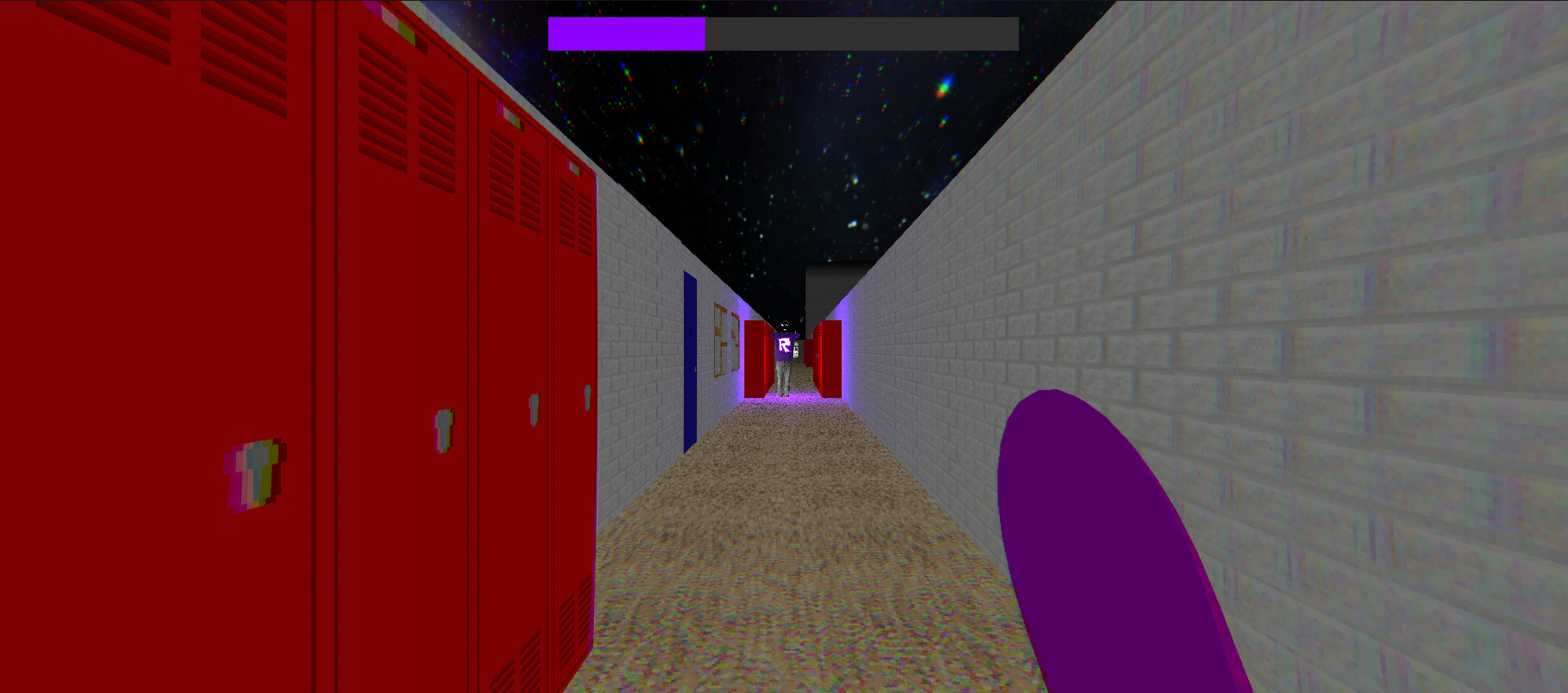Click the right poster on the bulletin board
The height and width of the screenshot is (693, 1568).
[733, 342]
